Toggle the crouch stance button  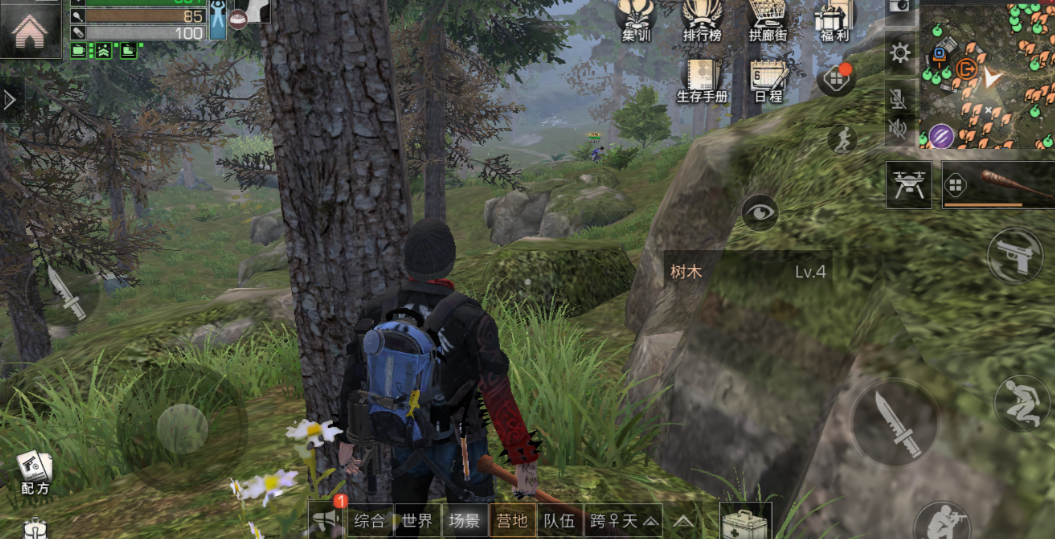tap(1022, 401)
